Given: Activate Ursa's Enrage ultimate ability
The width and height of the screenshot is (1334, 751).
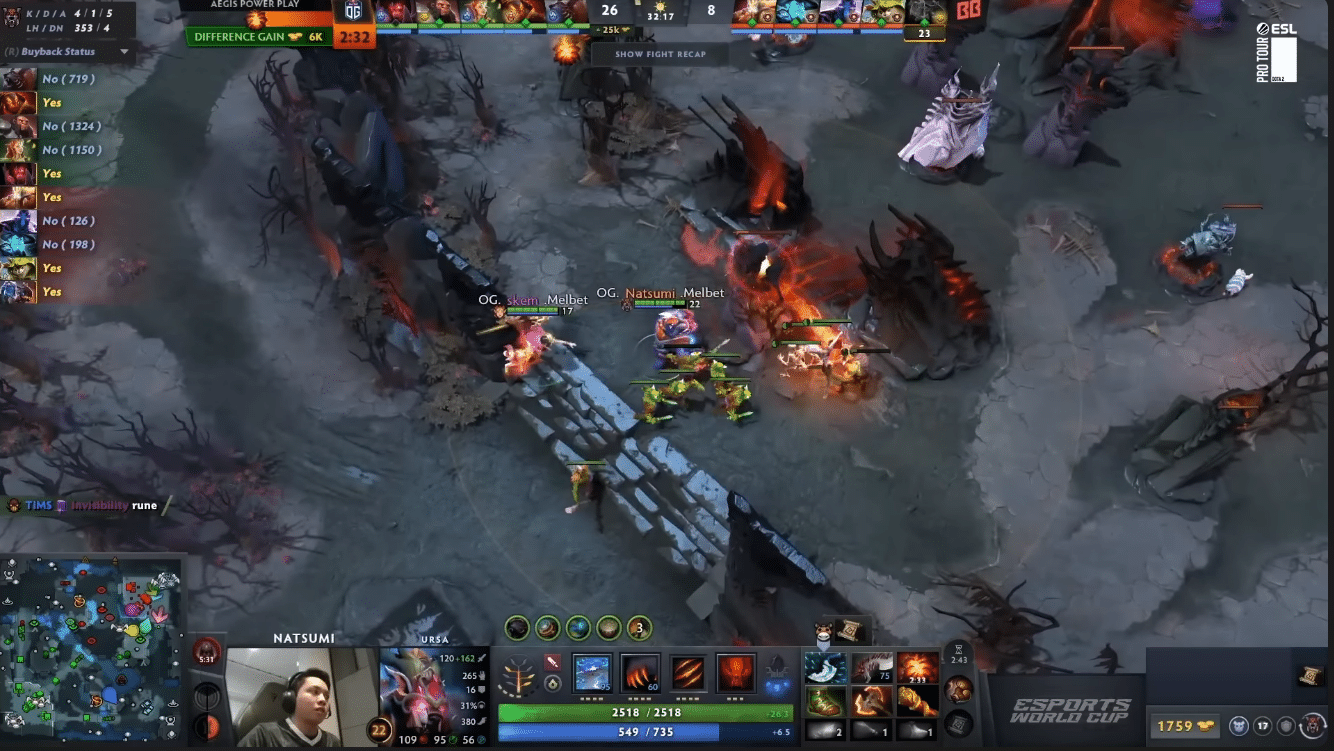Looking at the screenshot, I should (736, 672).
